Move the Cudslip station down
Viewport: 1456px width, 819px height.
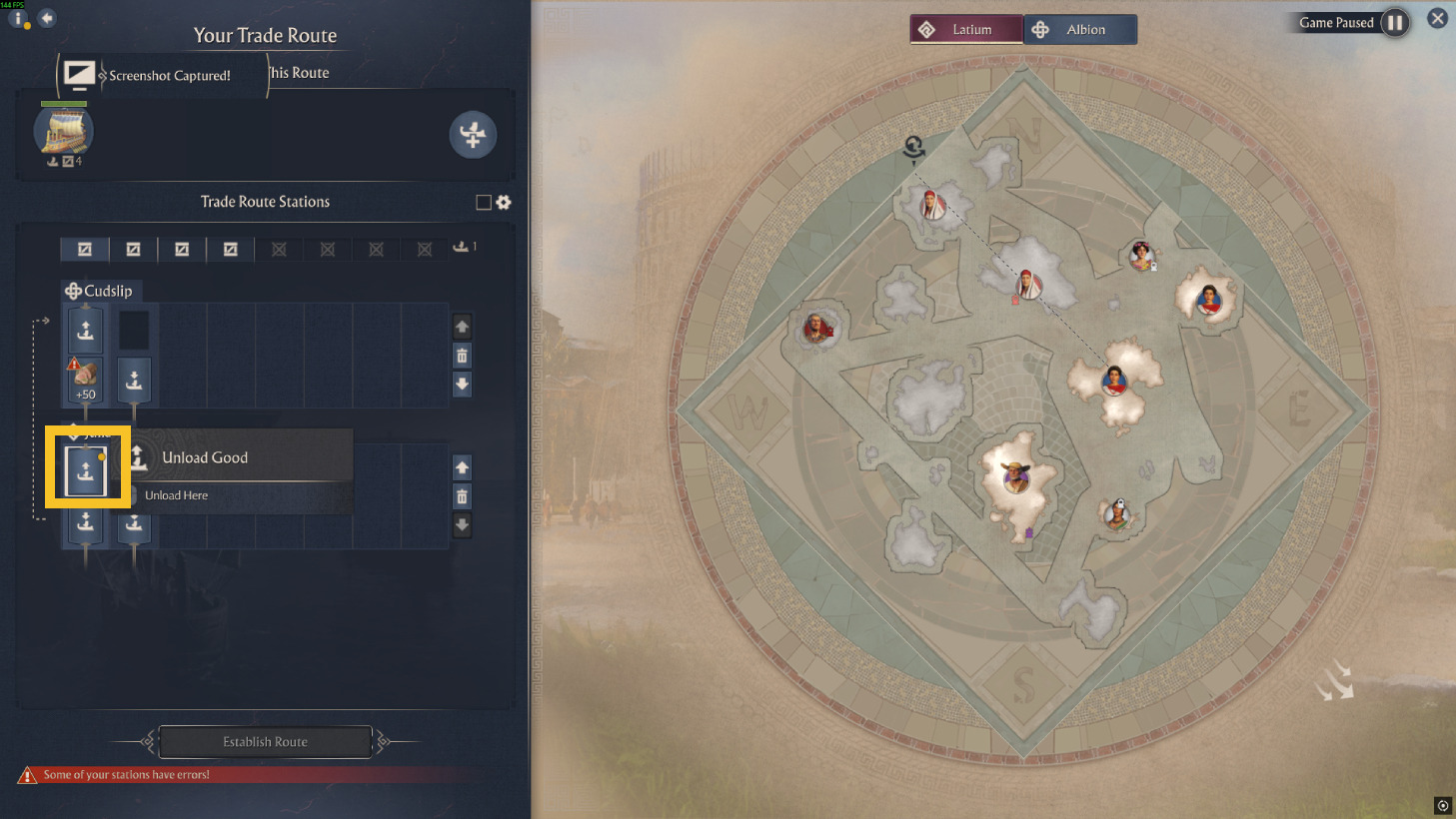click(x=462, y=384)
